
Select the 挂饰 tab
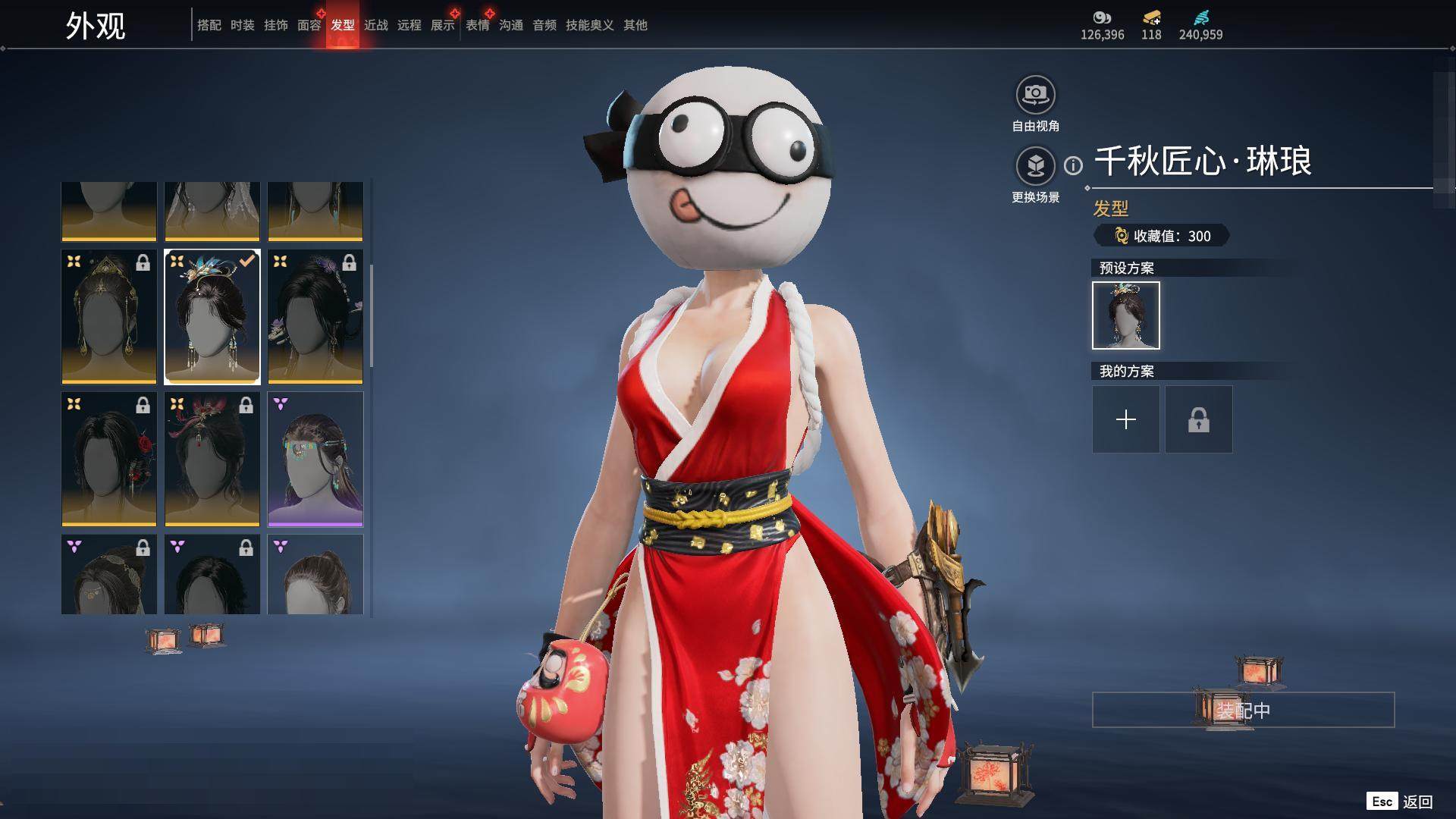275,25
